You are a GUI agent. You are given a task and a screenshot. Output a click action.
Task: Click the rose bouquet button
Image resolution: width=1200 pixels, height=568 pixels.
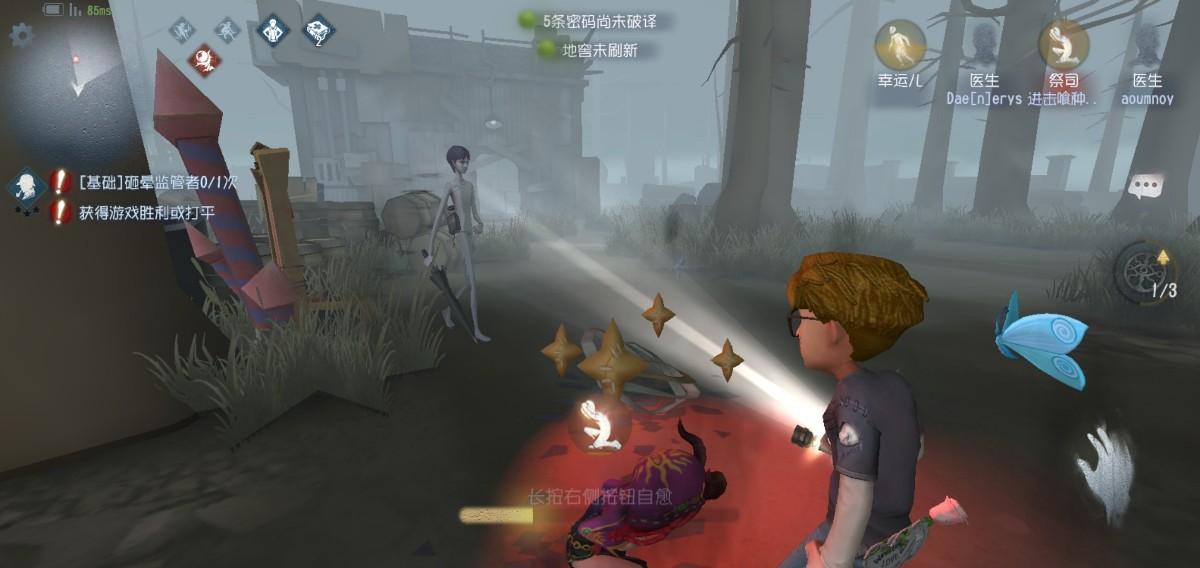tap(944, 514)
